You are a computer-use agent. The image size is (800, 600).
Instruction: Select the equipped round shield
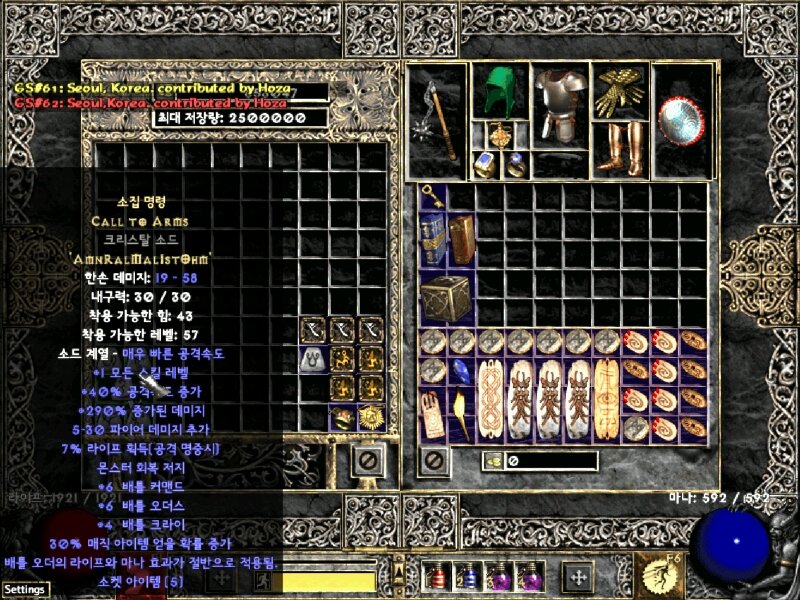click(x=680, y=118)
